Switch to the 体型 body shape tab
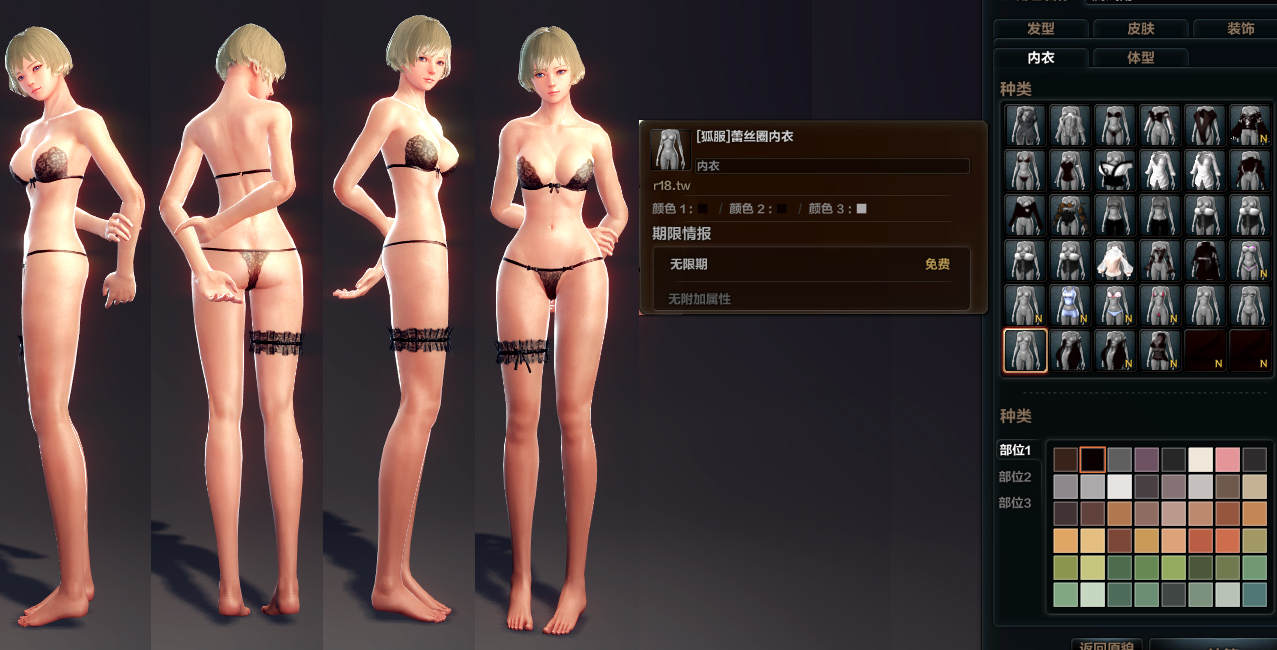 coord(1140,58)
